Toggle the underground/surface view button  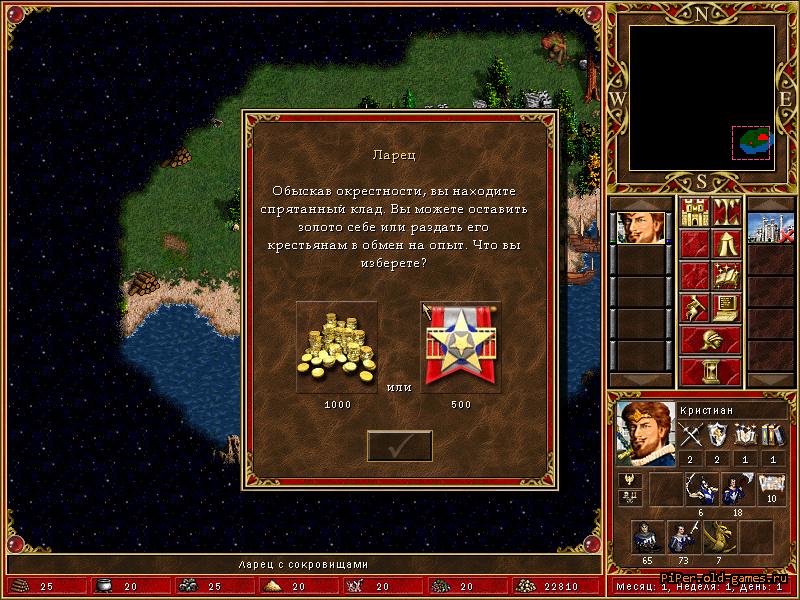(x=727, y=213)
